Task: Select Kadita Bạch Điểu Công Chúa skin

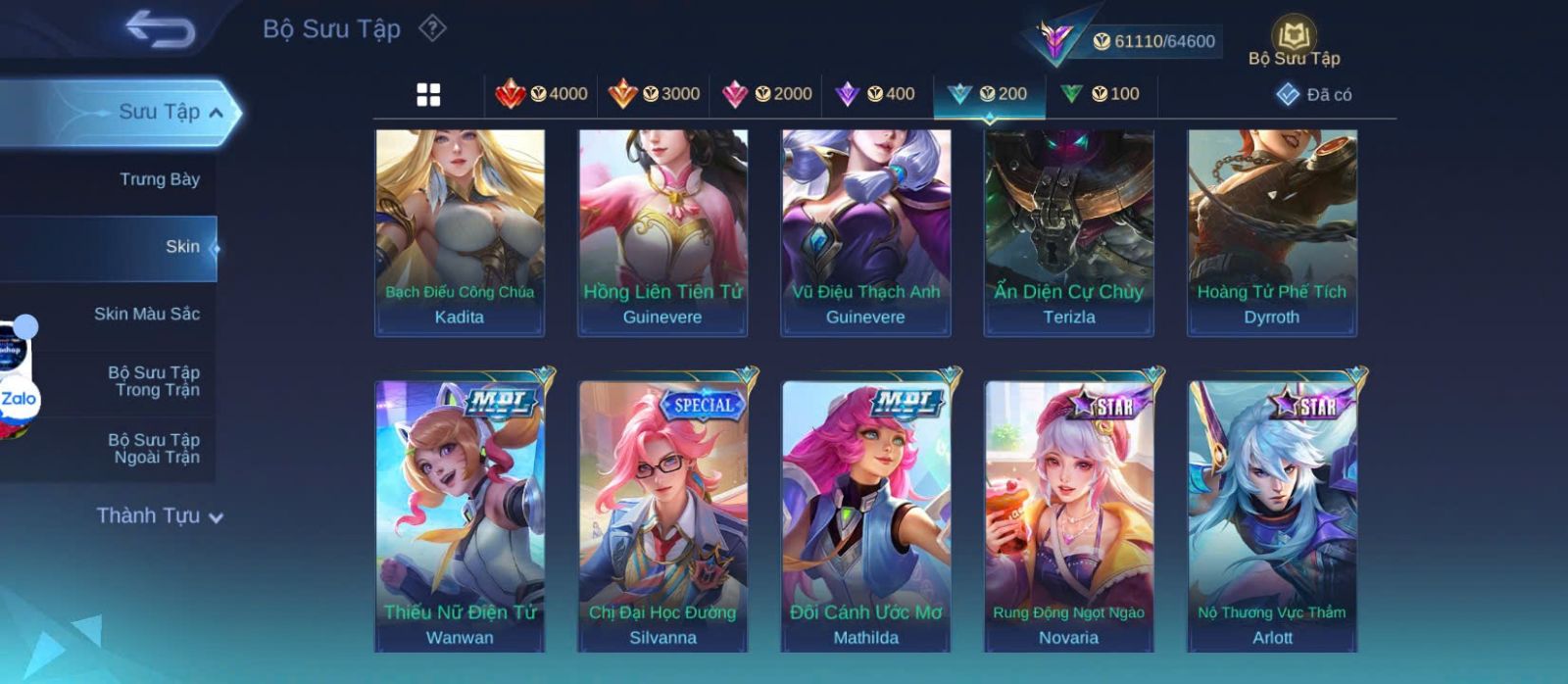Action: [x=460, y=233]
